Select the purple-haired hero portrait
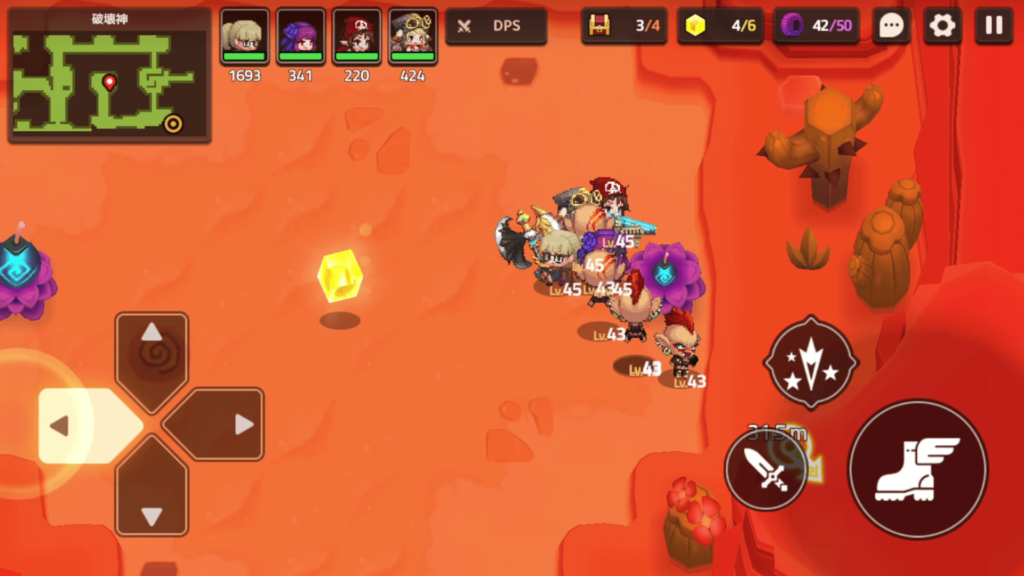Image resolution: width=1024 pixels, height=576 pixels. (x=301, y=36)
